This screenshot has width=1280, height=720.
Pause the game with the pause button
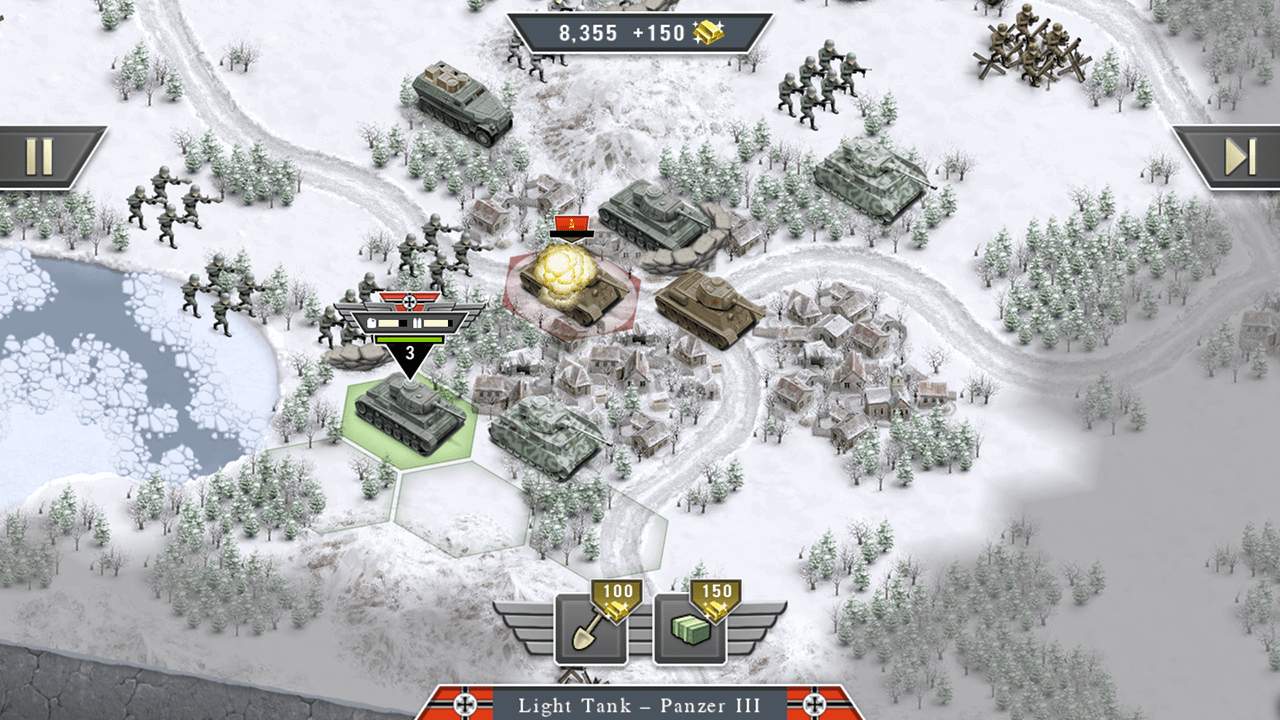pyautogui.click(x=40, y=157)
